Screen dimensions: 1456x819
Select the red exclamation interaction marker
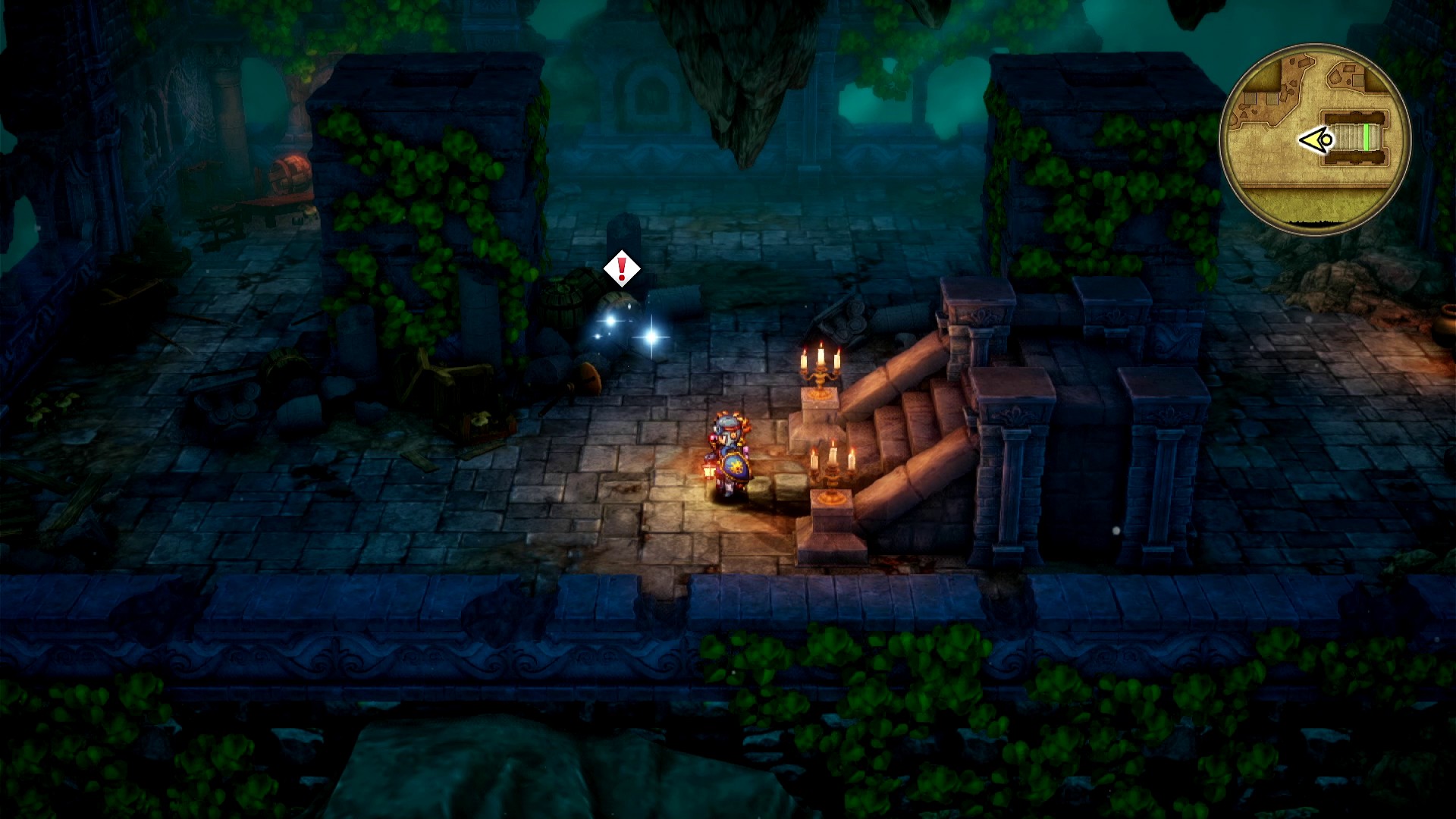coord(622,268)
